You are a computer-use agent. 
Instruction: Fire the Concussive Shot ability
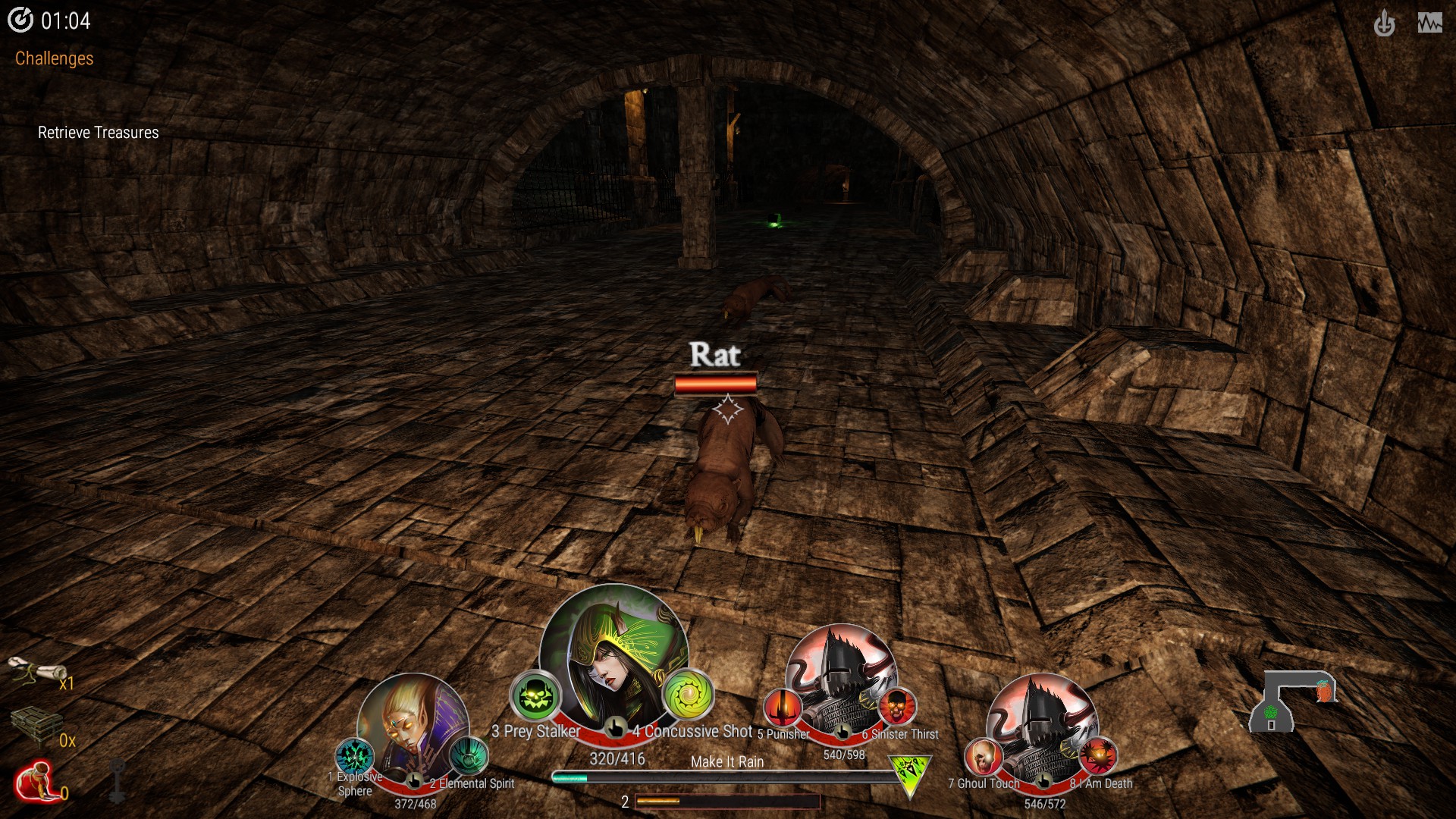(x=689, y=695)
